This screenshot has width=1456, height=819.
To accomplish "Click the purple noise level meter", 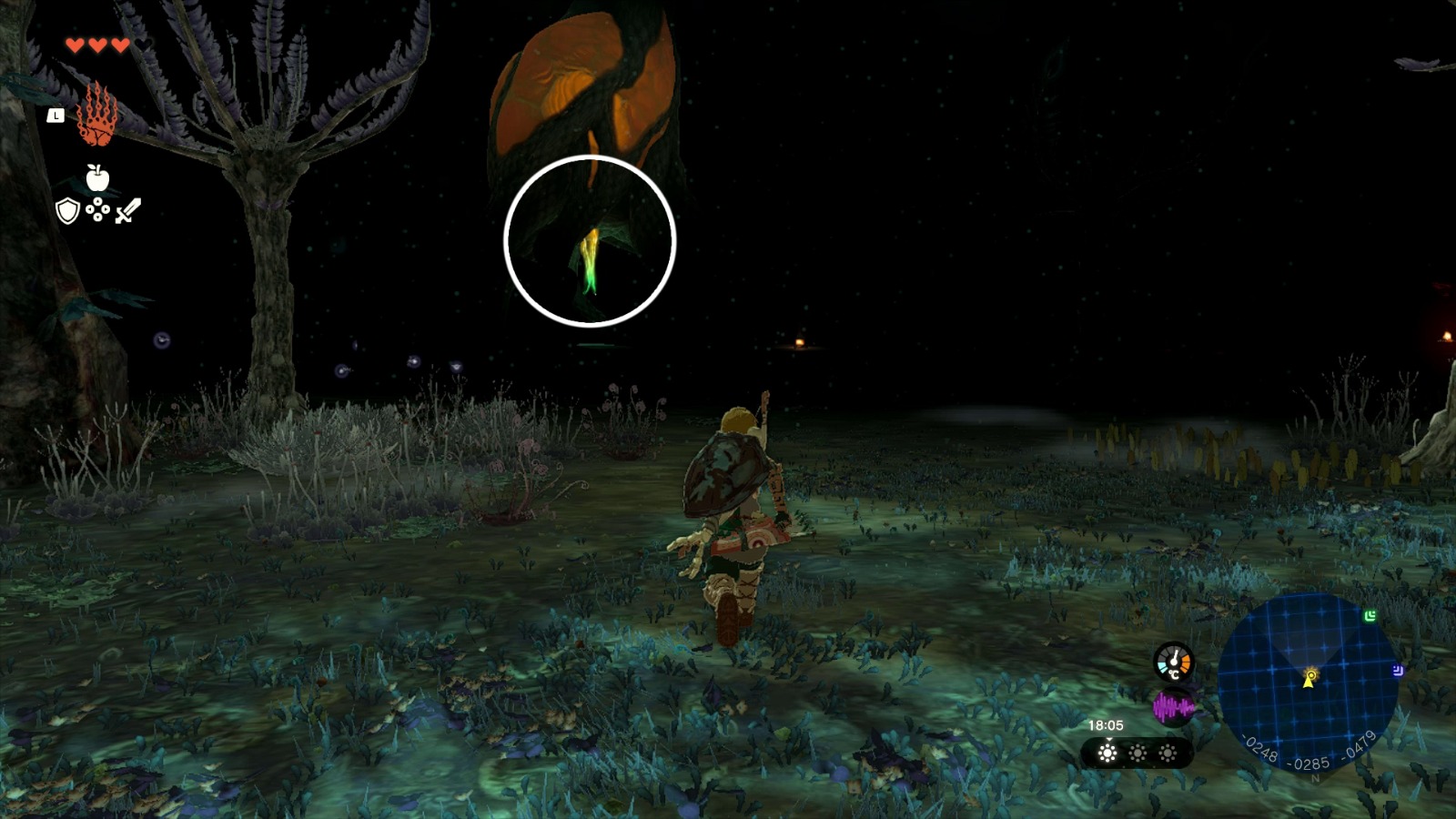I will click(x=1174, y=706).
